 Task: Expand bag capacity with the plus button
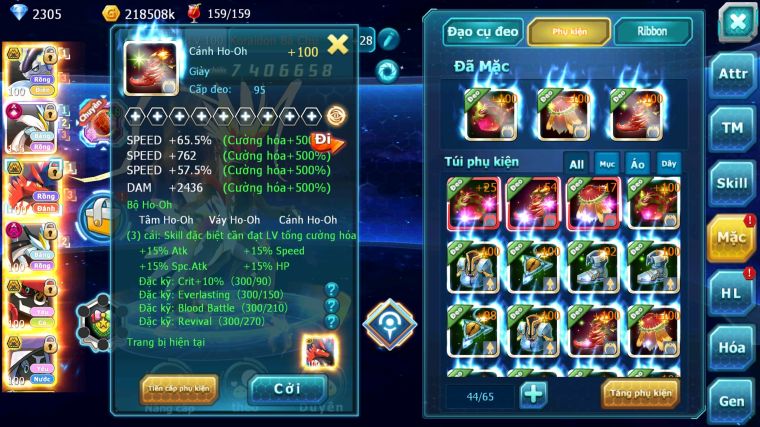(534, 394)
